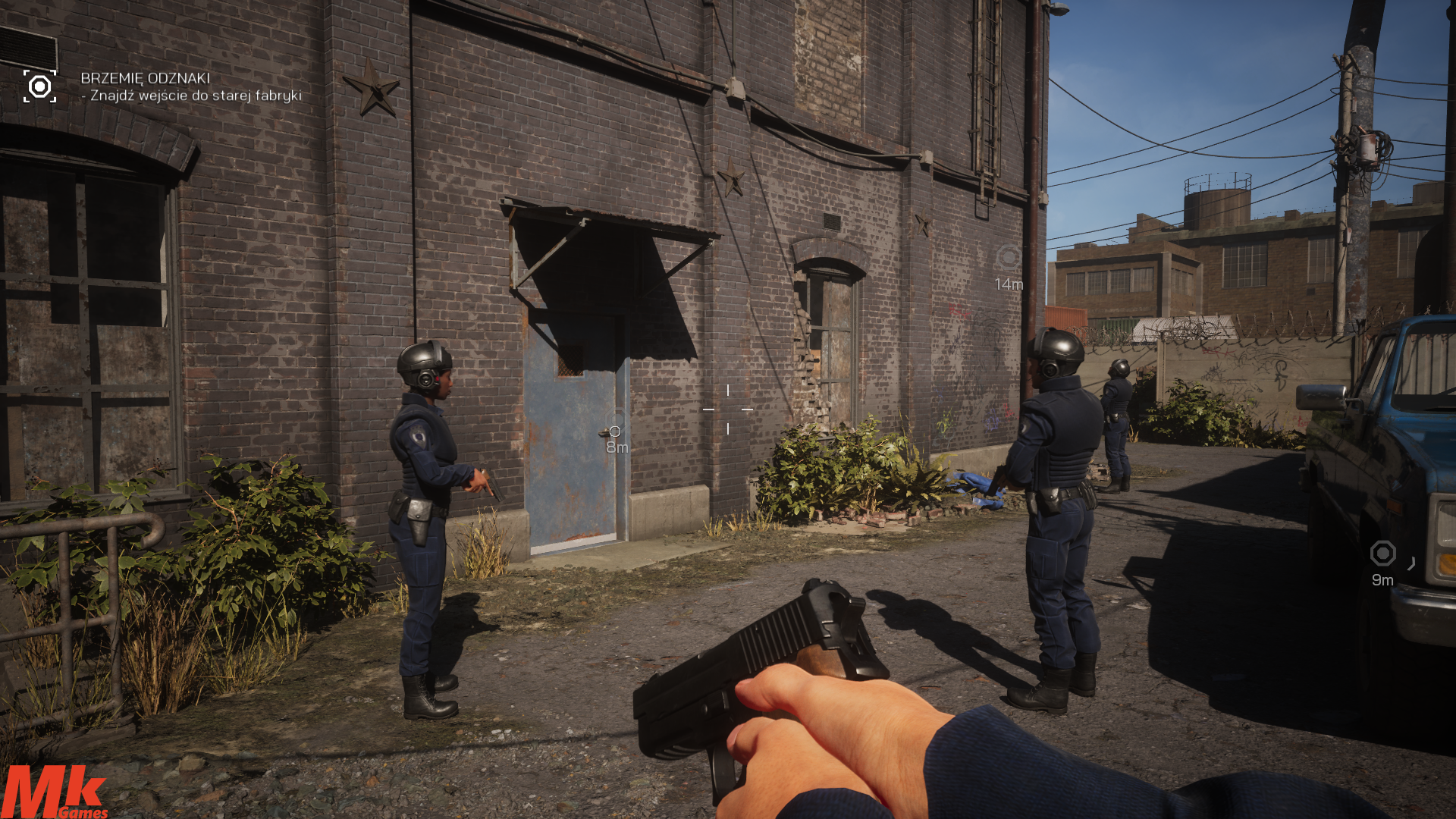The image size is (1456, 819).
Task: Click the Mk Games watermark logo
Action: 55,792
